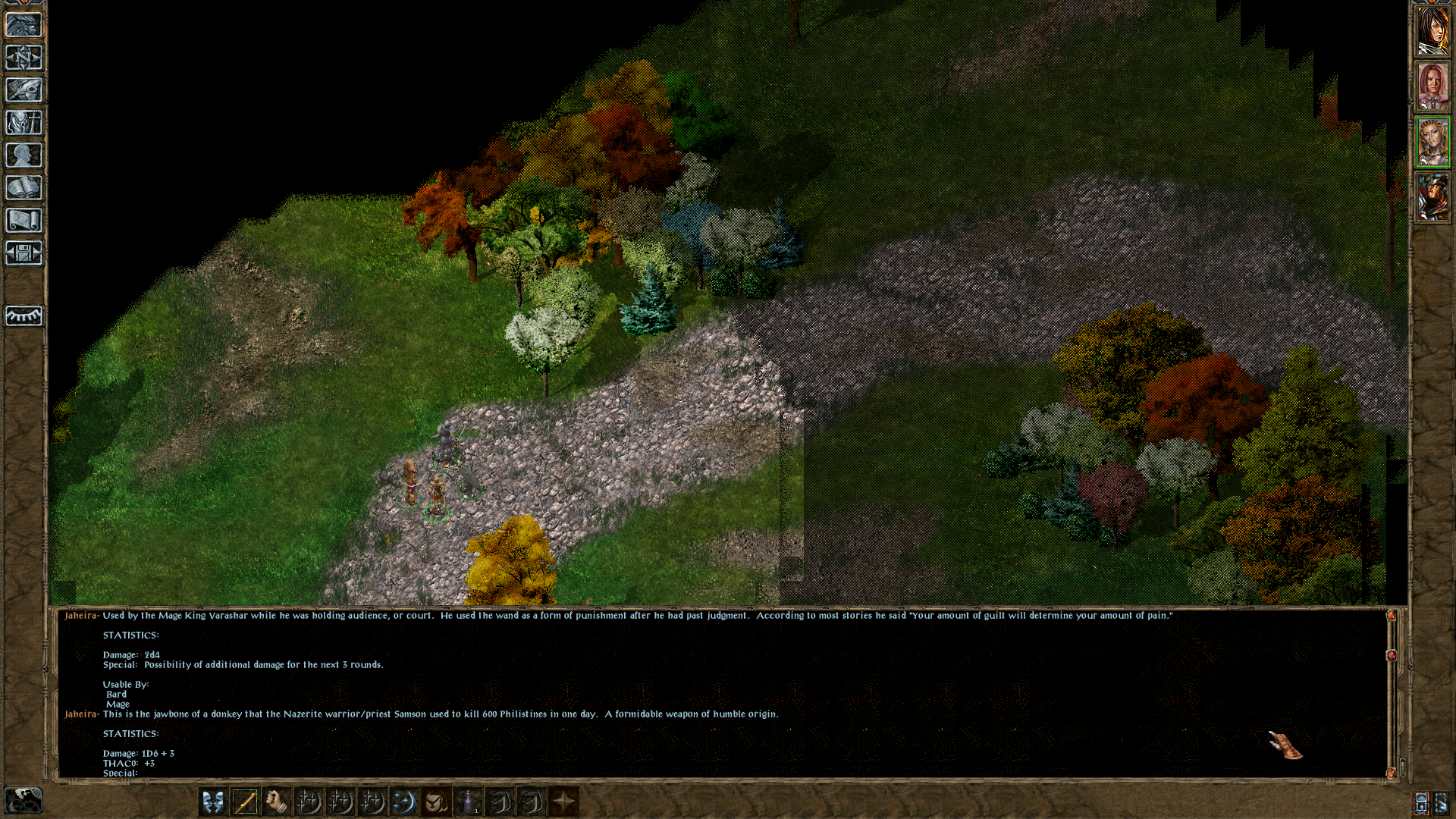Choose the bare fist attack slot
Viewport: 1456px width, 819px height.
[x=276, y=802]
